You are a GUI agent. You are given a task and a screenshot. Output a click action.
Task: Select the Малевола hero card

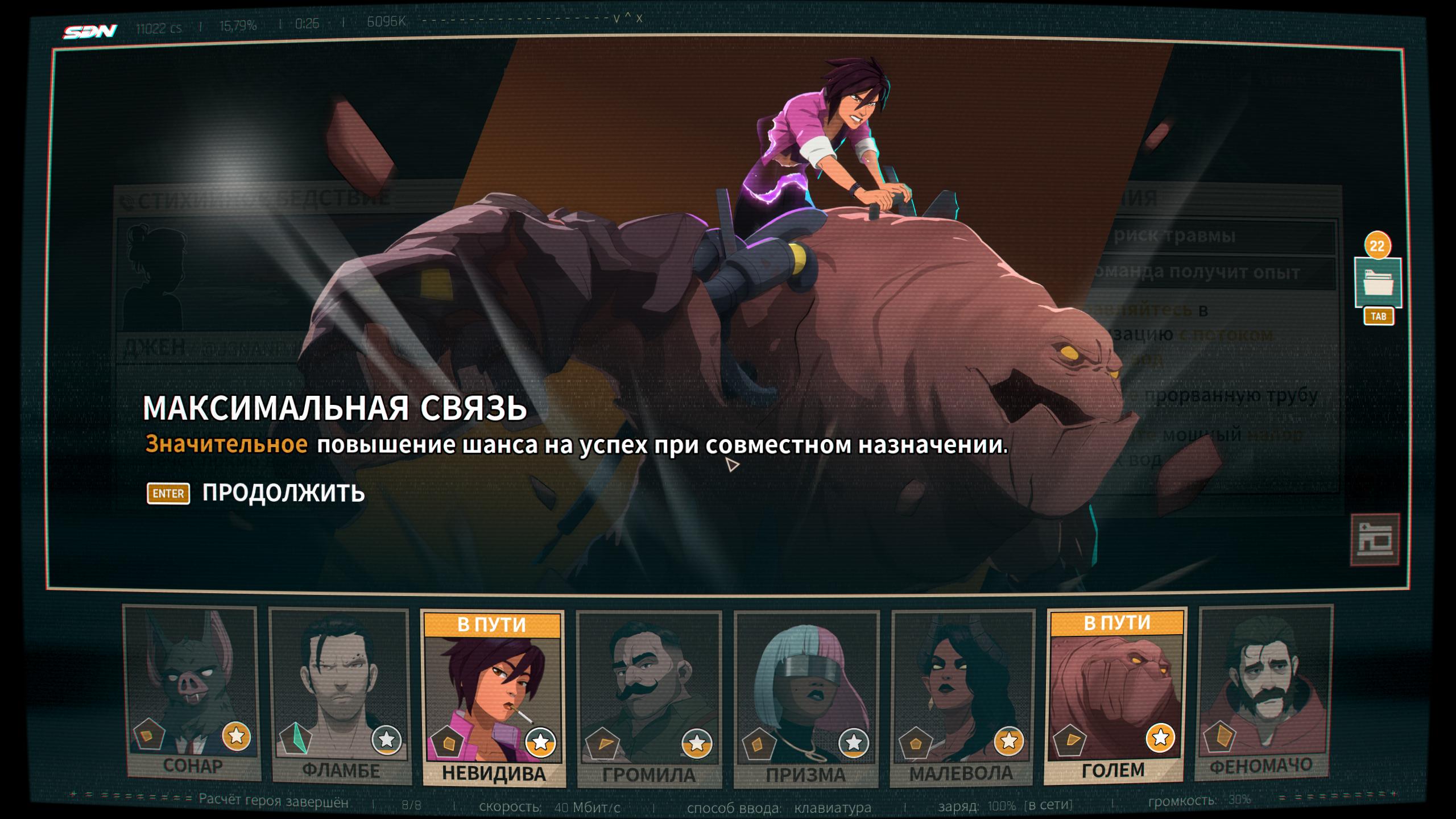point(962,697)
